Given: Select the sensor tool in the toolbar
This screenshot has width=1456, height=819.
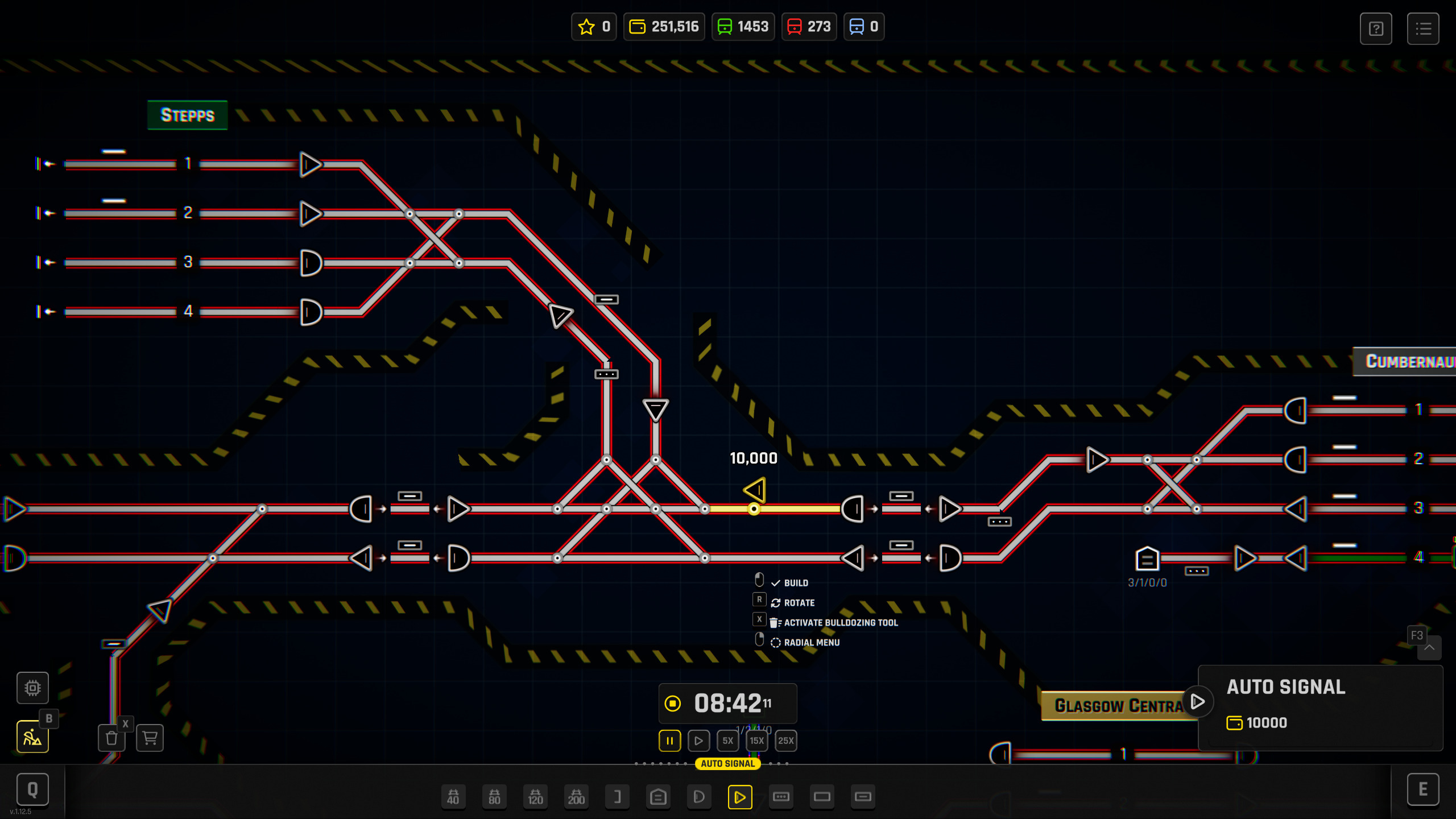Looking at the screenshot, I should pyautogui.click(x=781, y=797).
